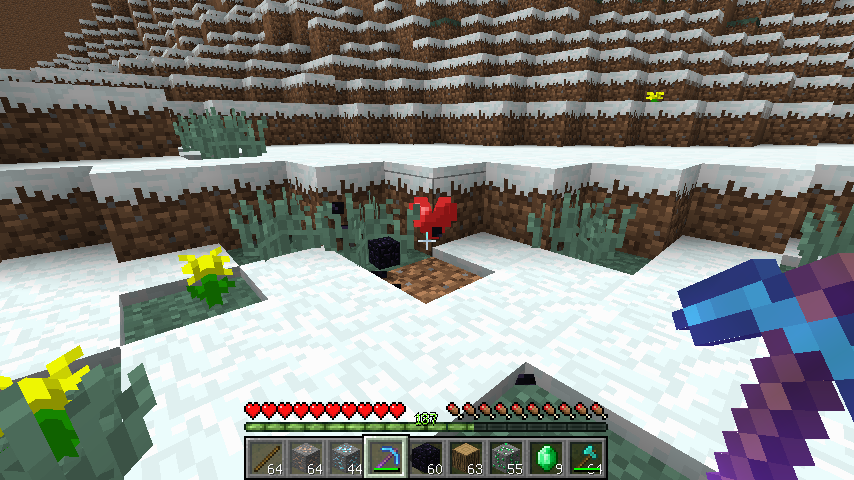Select the oak wood log slot
Screen dimensions: 854x480
point(467,456)
